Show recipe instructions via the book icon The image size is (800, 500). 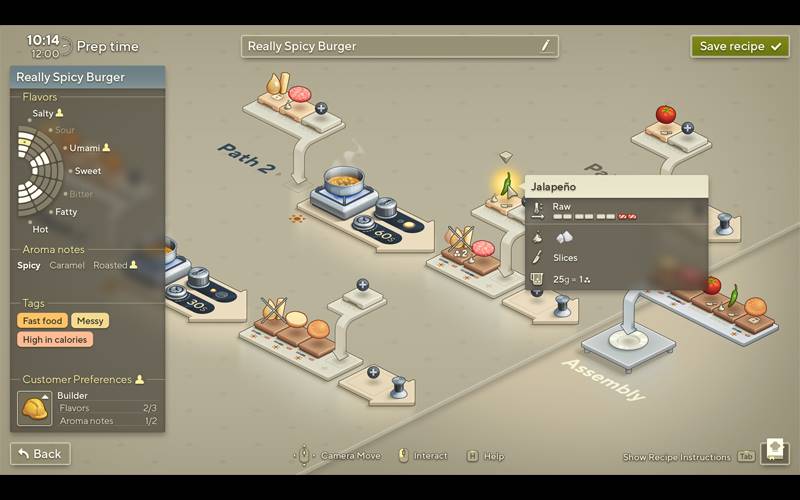click(774, 452)
